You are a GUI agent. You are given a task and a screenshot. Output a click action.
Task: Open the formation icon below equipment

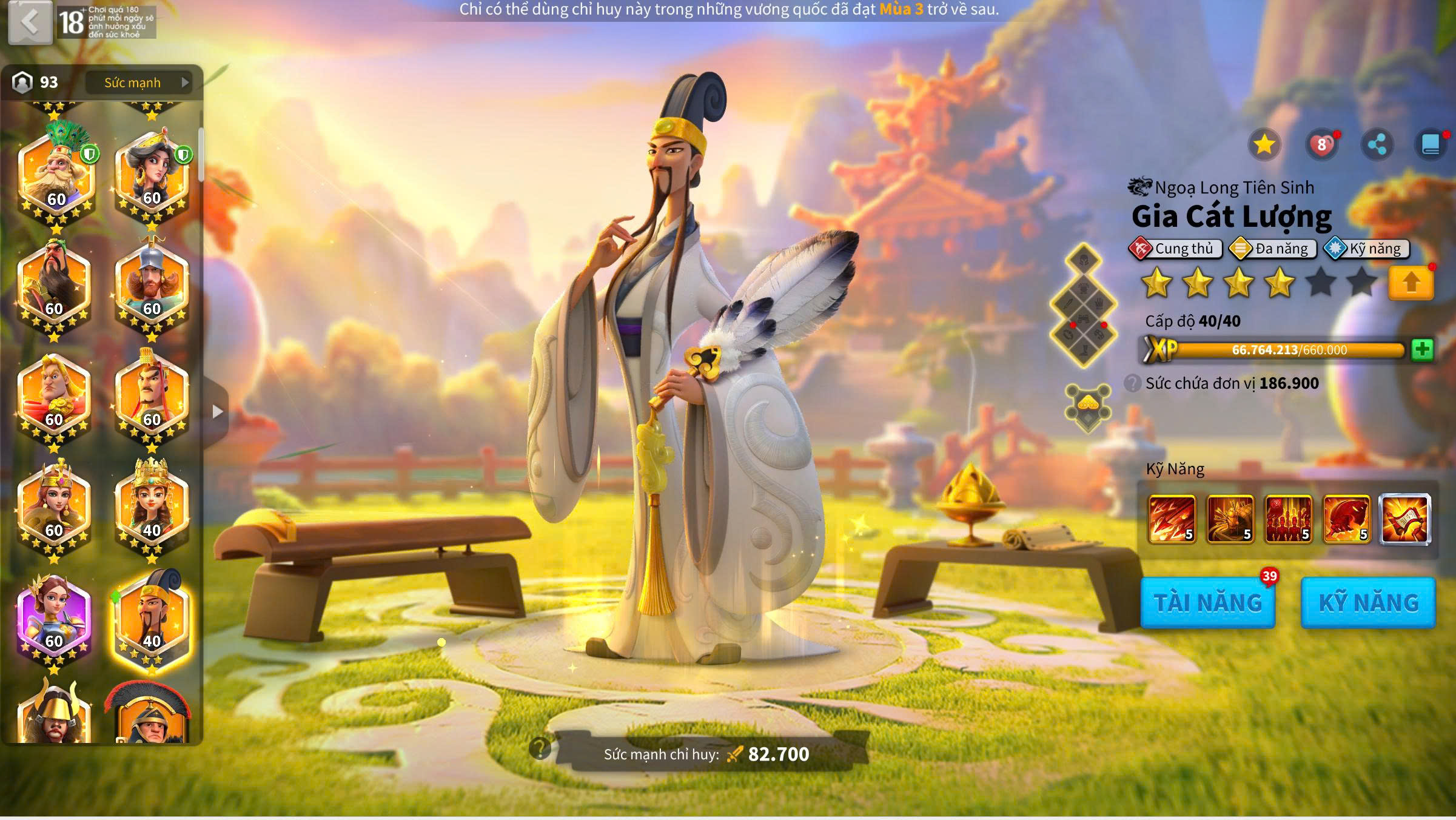1088,408
